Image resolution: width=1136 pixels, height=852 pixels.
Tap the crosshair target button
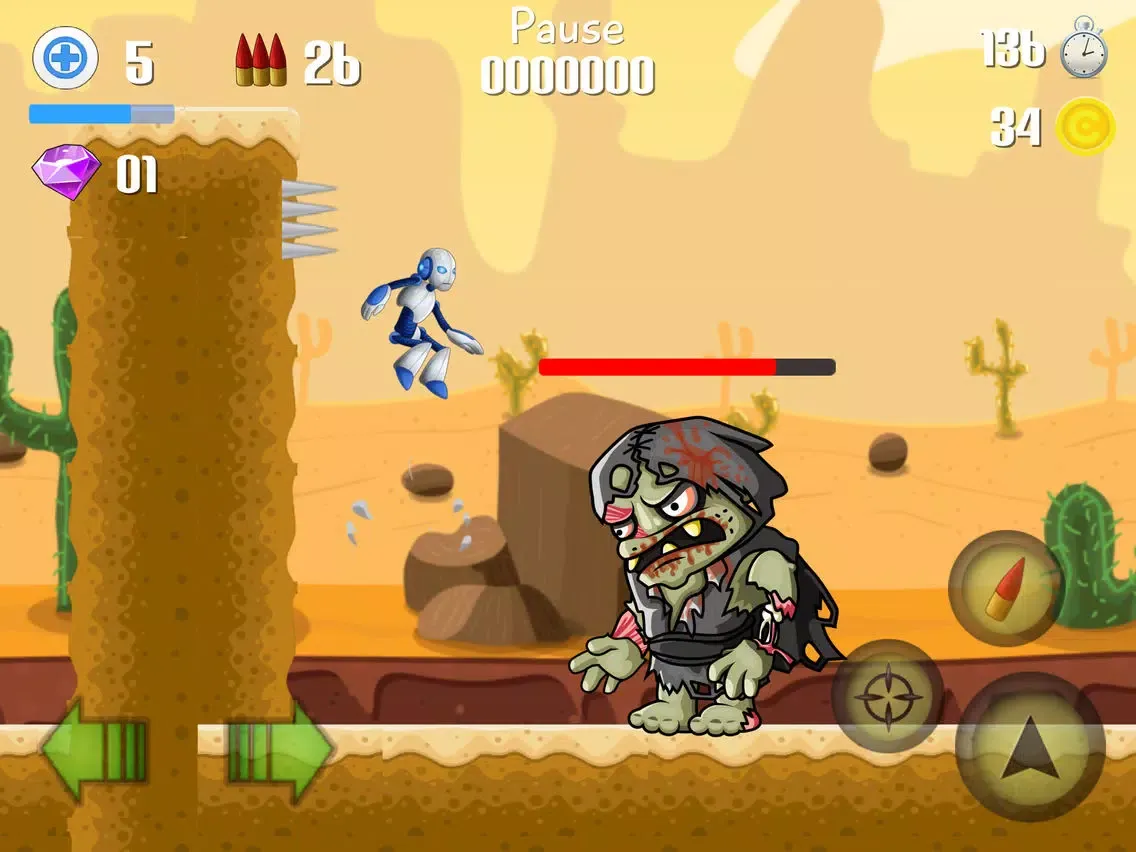point(887,696)
